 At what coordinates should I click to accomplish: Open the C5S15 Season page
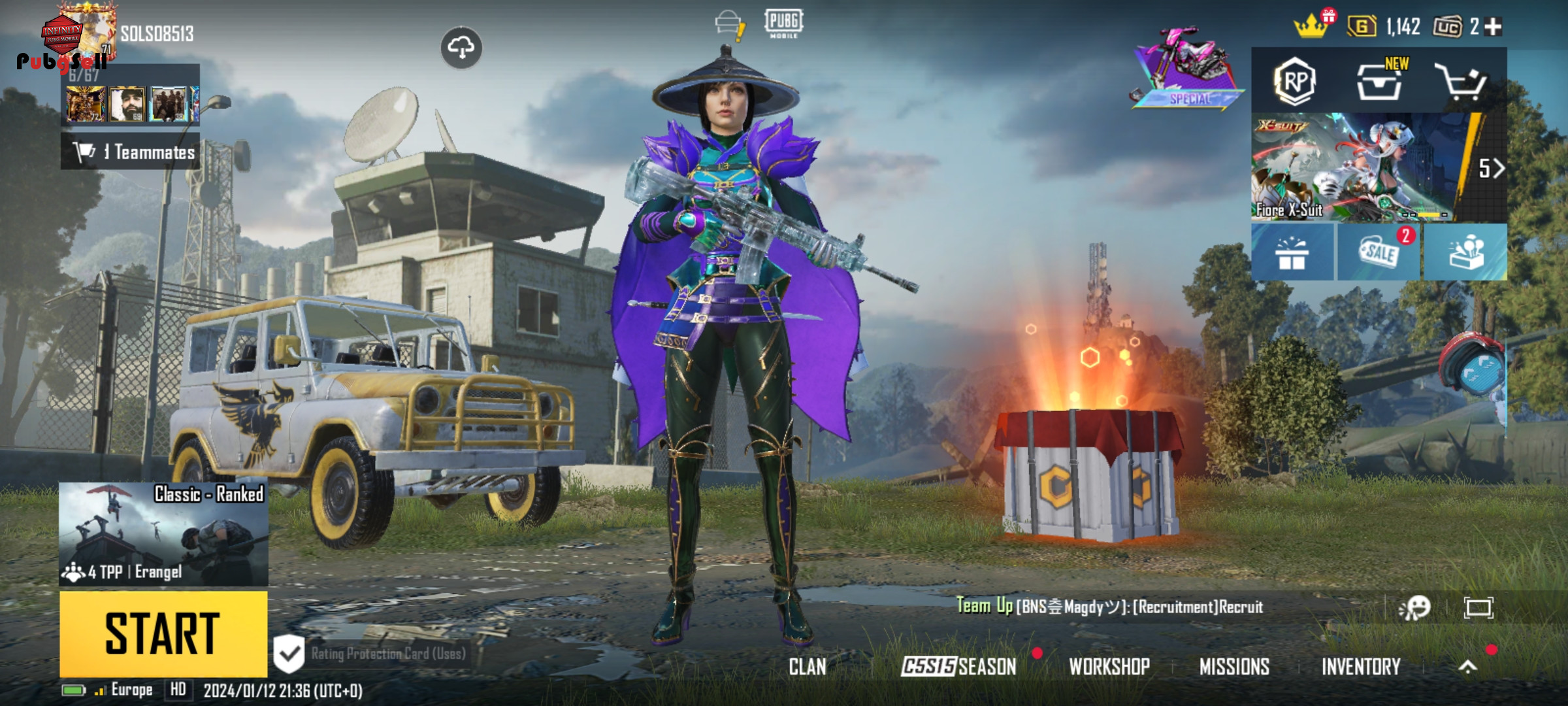(x=958, y=667)
